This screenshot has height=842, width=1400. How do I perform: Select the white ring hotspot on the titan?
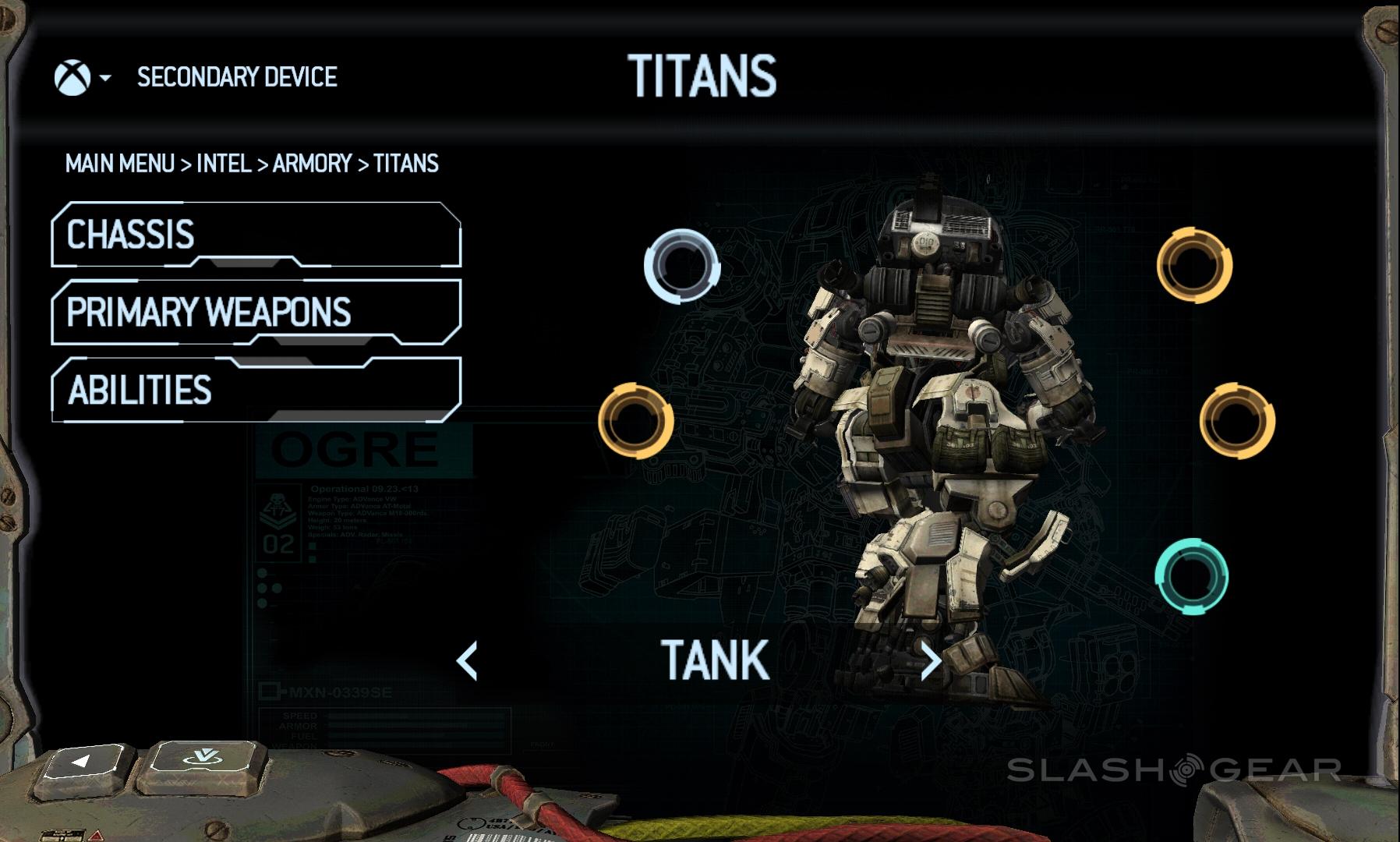(x=681, y=266)
